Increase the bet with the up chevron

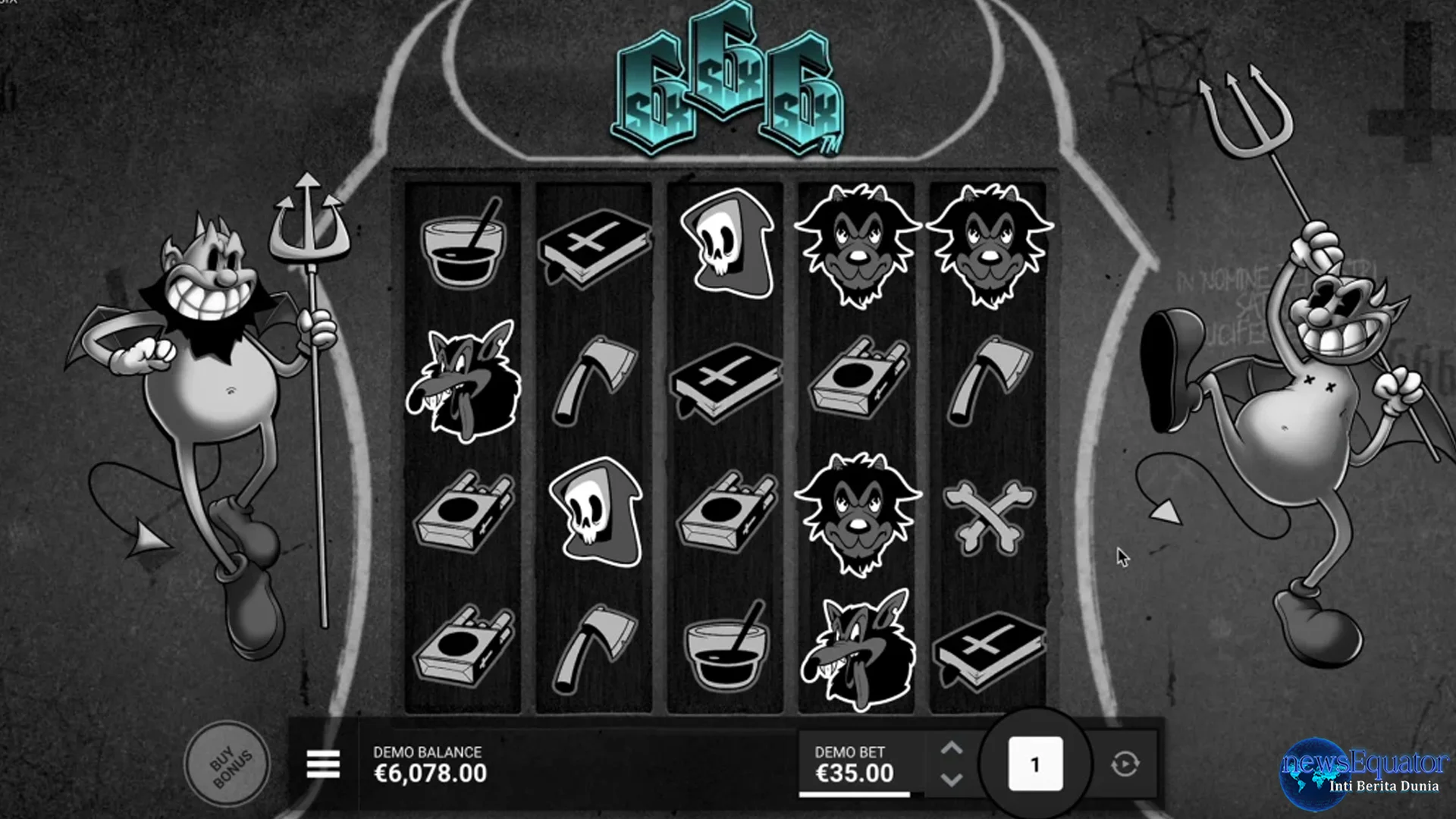tap(954, 747)
